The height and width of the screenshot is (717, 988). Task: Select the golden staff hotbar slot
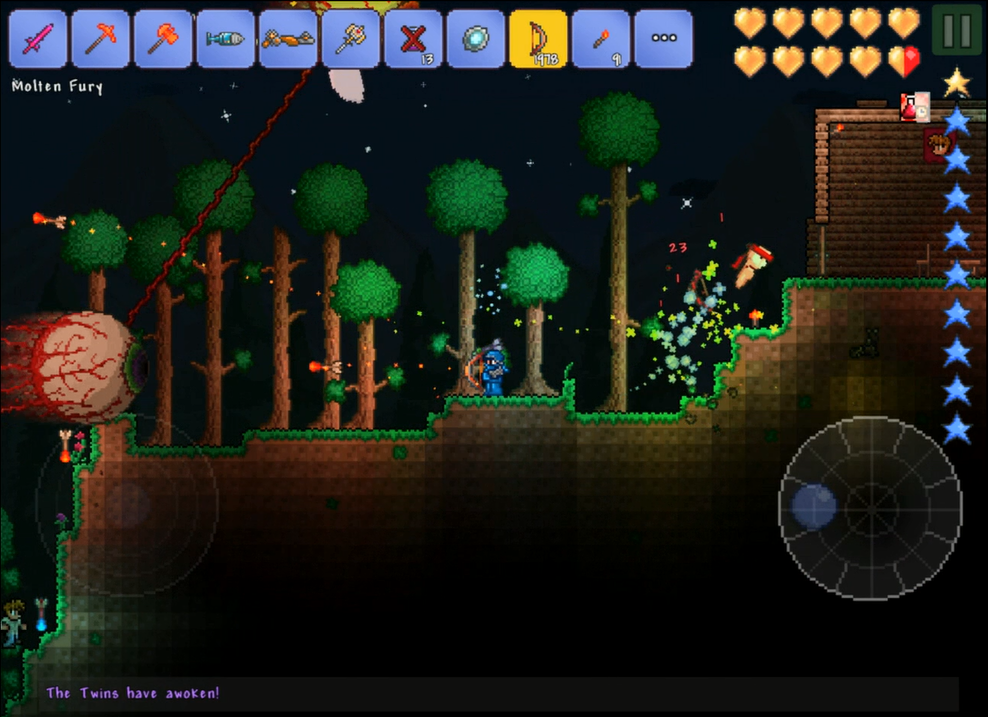tap(351, 39)
